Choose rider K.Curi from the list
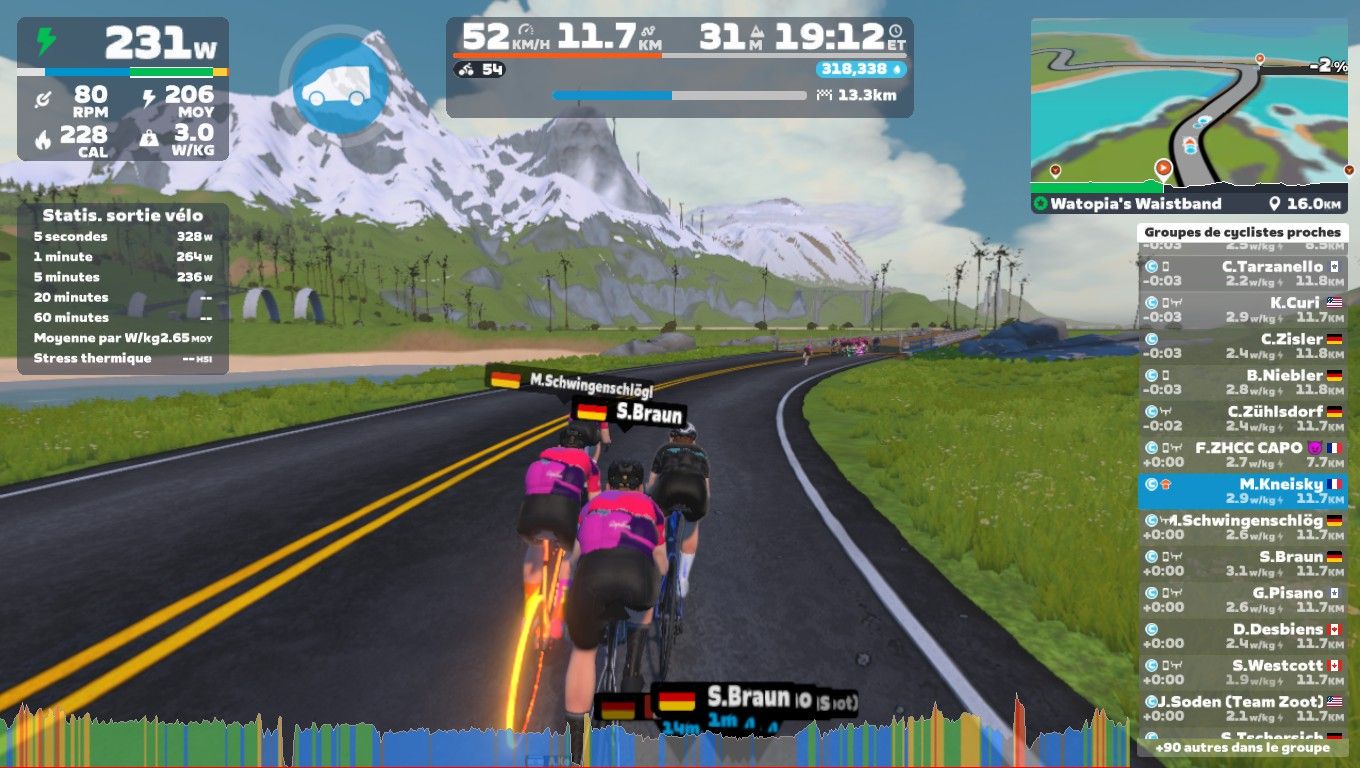This screenshot has height=768, width=1360. [x=1242, y=310]
